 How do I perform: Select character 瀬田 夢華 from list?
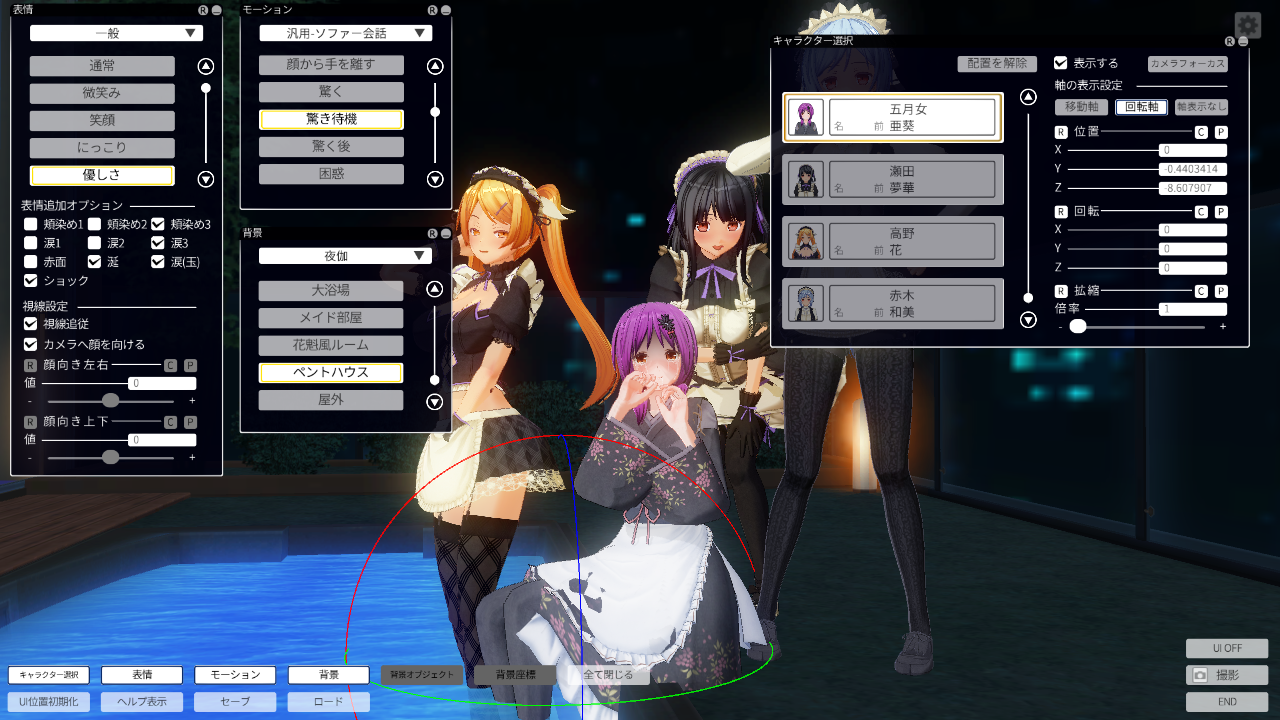pyautogui.click(x=893, y=179)
